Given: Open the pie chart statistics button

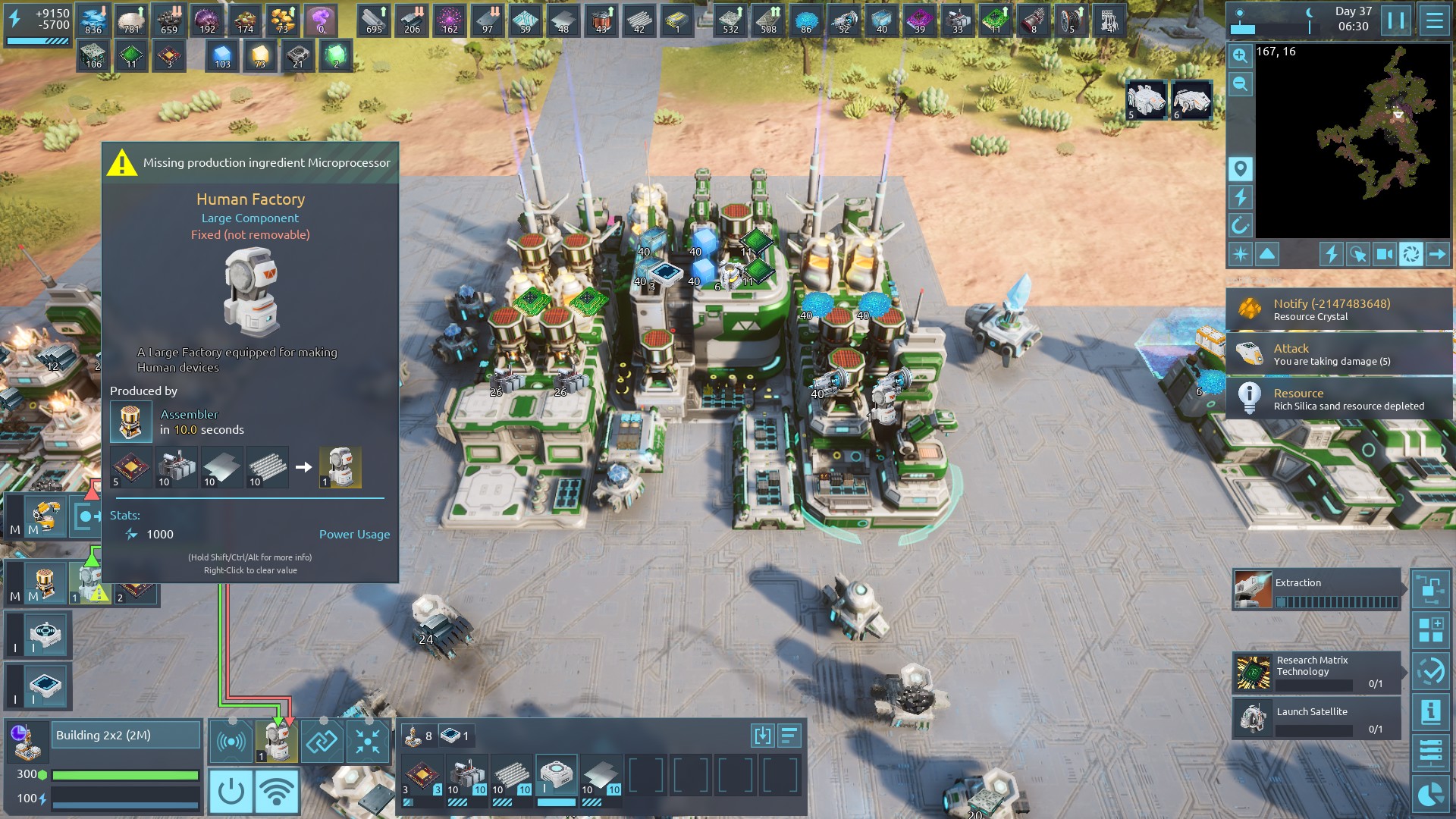Looking at the screenshot, I should [x=1430, y=794].
